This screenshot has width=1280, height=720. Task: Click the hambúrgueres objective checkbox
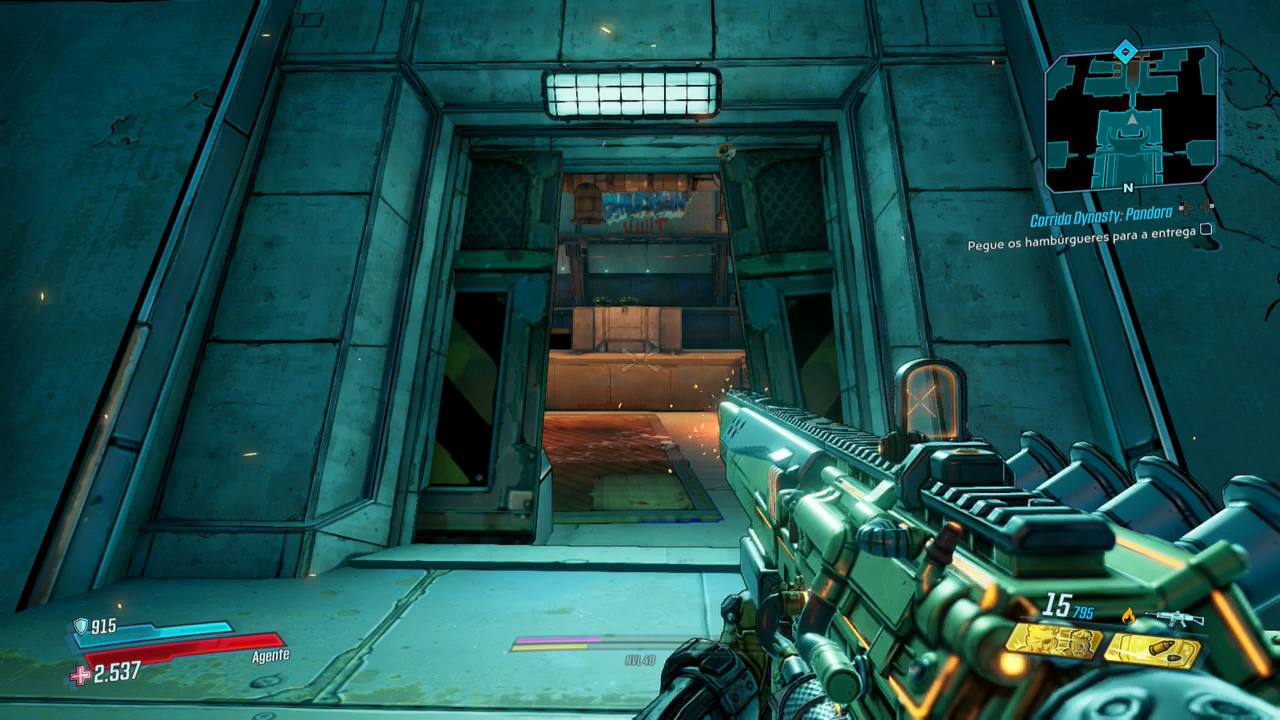pyautogui.click(x=1205, y=229)
